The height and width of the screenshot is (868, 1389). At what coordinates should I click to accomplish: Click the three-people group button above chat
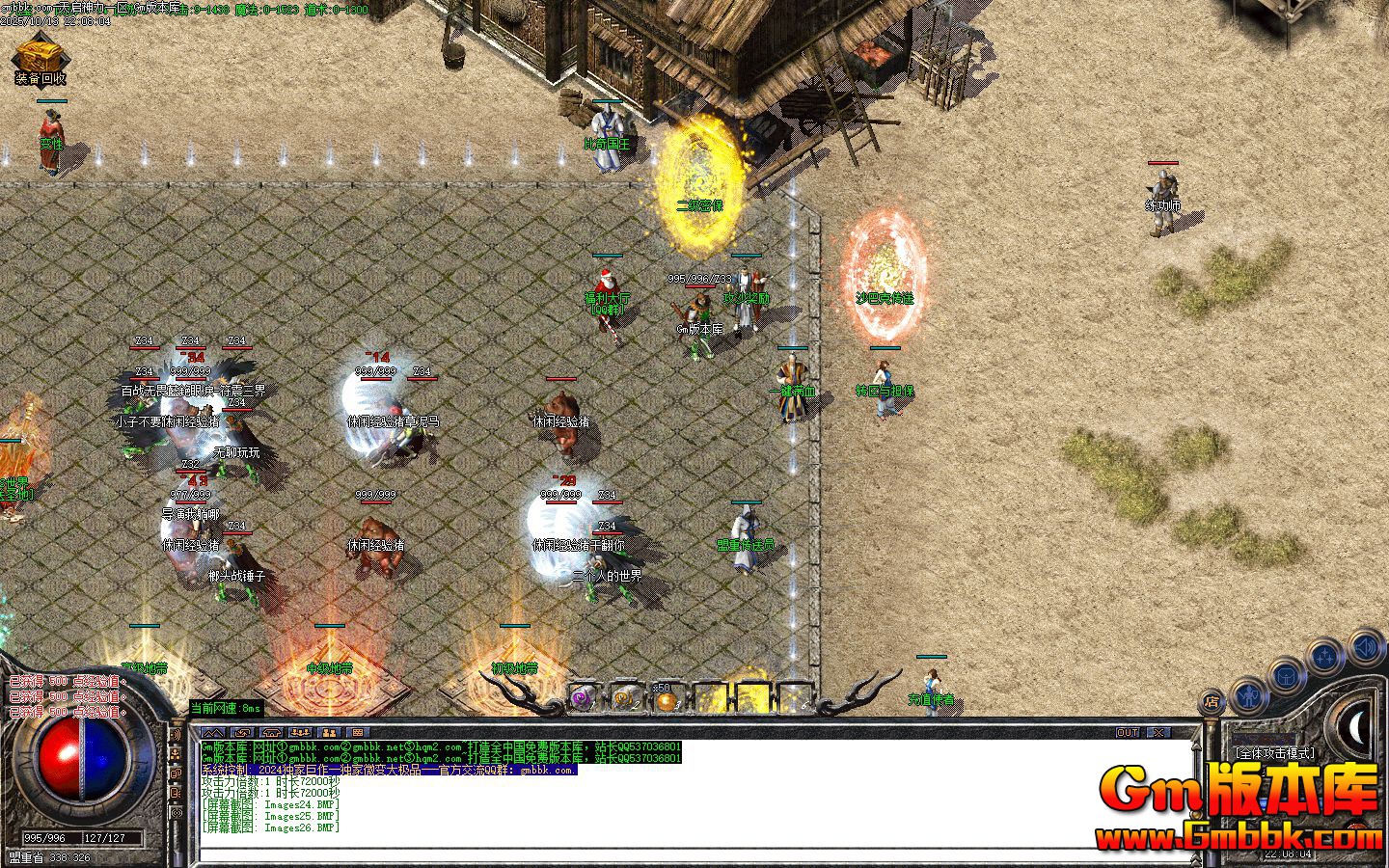300,733
